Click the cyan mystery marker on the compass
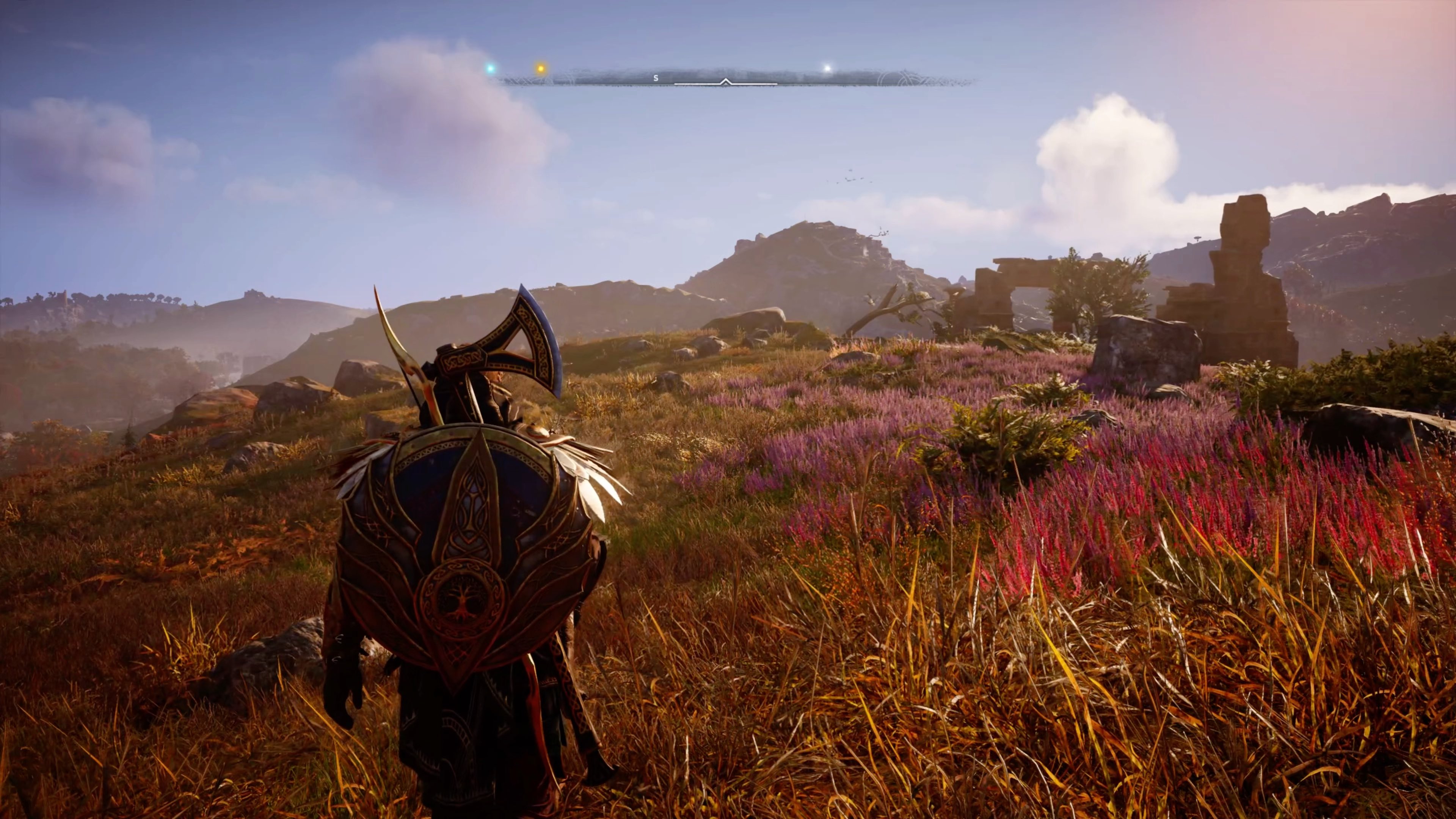Viewport: 1456px width, 819px height. pos(491,68)
